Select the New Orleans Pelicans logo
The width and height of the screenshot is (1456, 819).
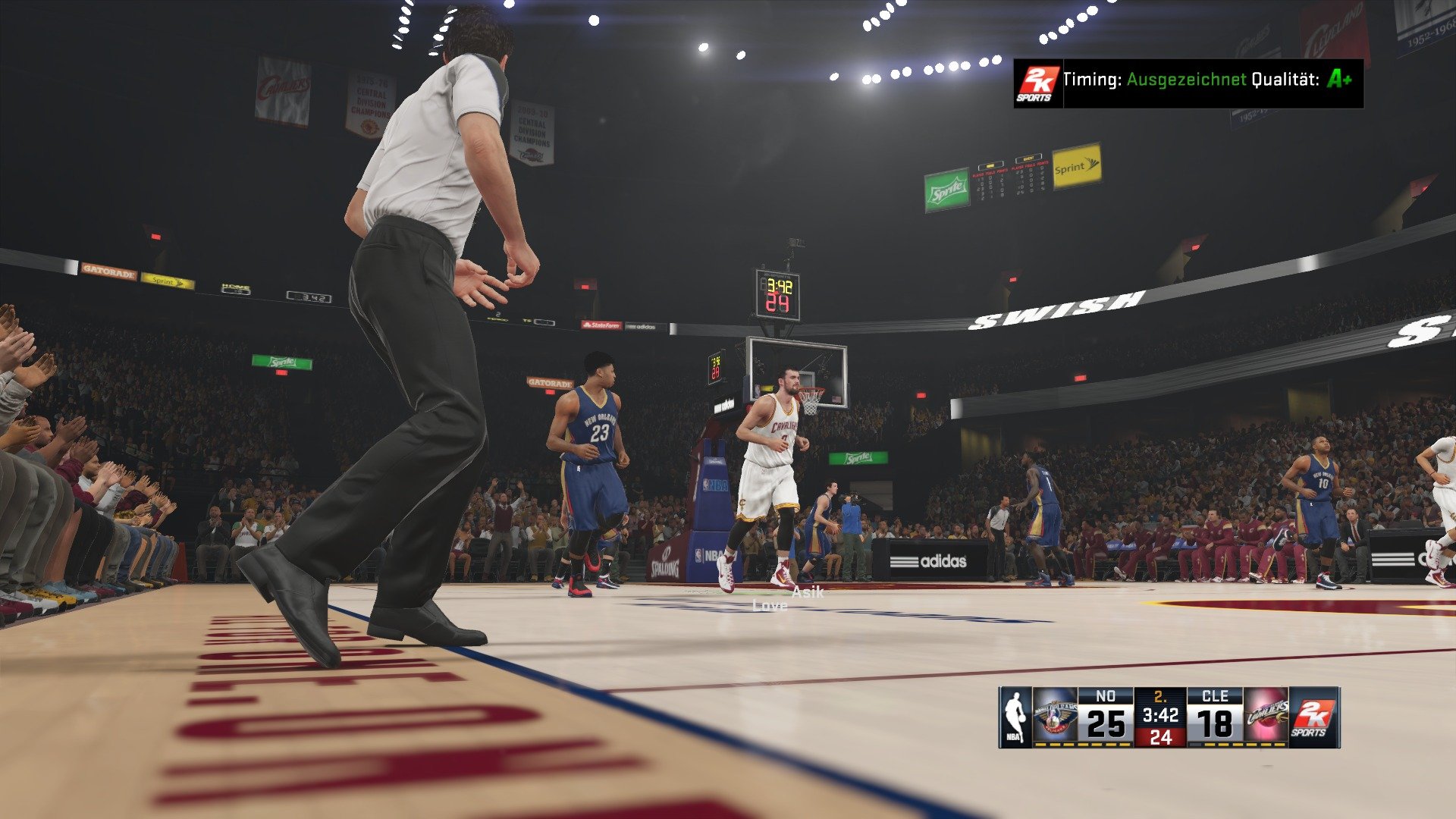[x=1056, y=716]
